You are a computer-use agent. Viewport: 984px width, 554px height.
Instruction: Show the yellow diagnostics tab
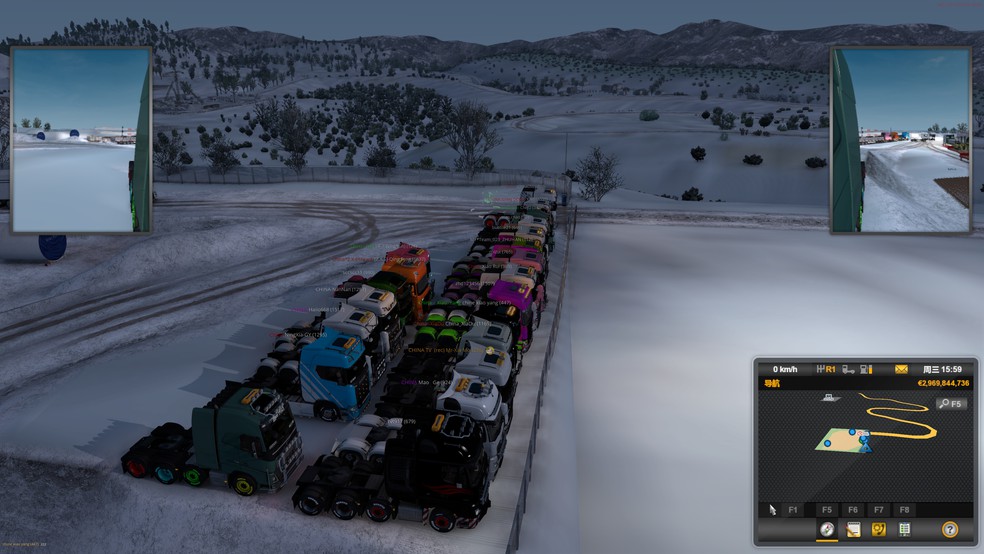point(879,529)
